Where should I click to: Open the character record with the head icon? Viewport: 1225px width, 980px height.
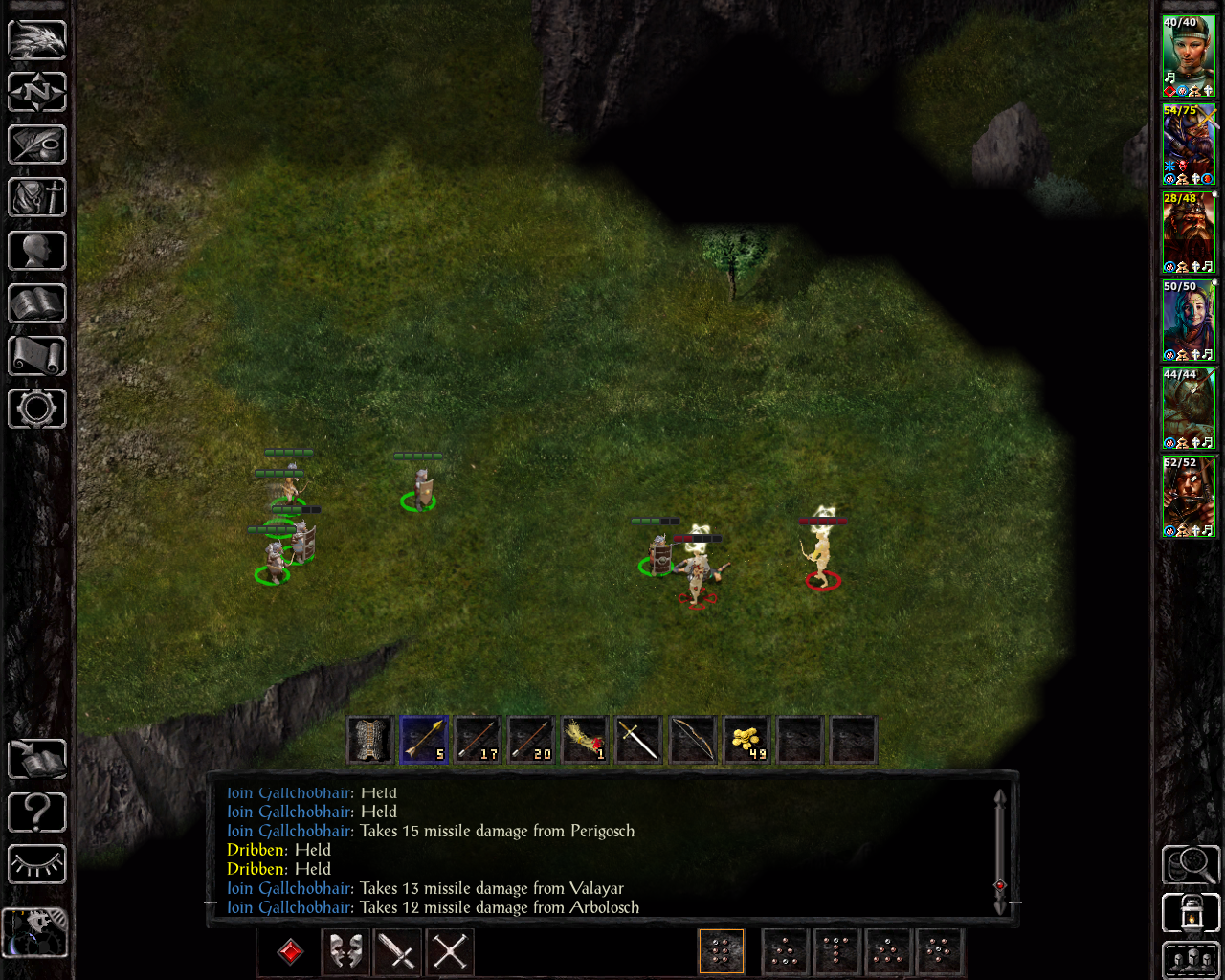pos(37,251)
